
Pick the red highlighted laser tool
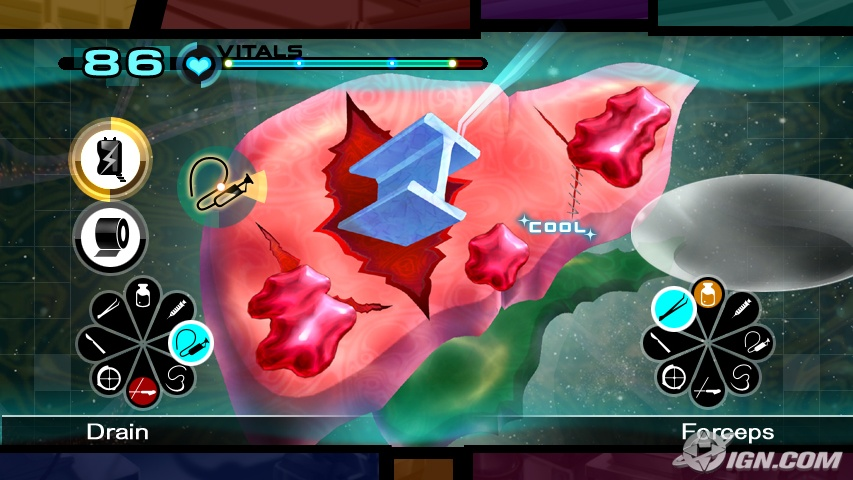(x=144, y=391)
